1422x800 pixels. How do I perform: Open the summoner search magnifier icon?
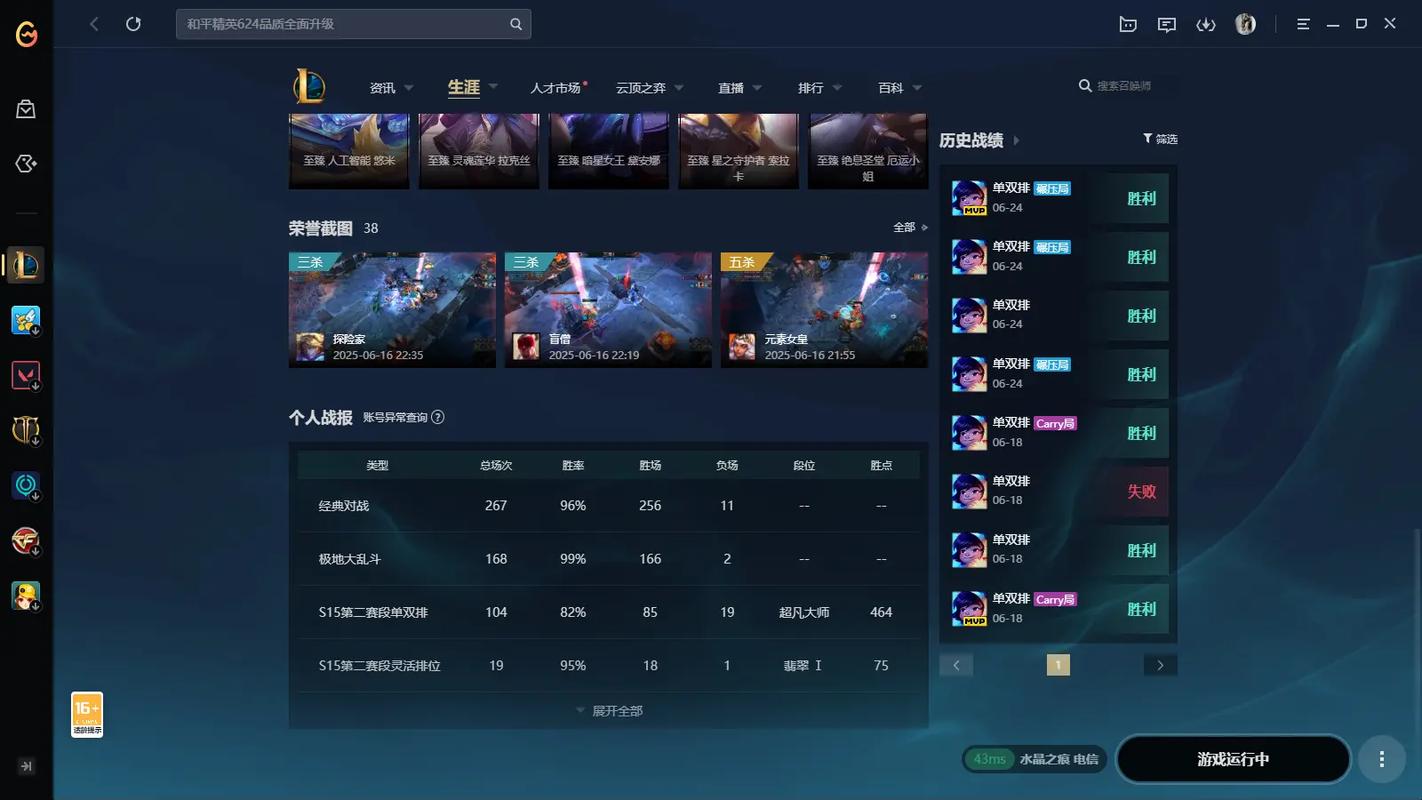pos(1085,86)
